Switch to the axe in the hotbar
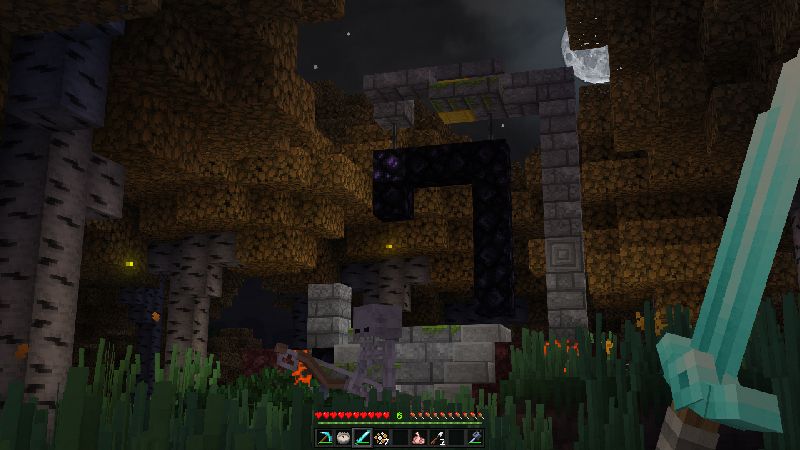This screenshot has height=450, width=800. point(474,438)
